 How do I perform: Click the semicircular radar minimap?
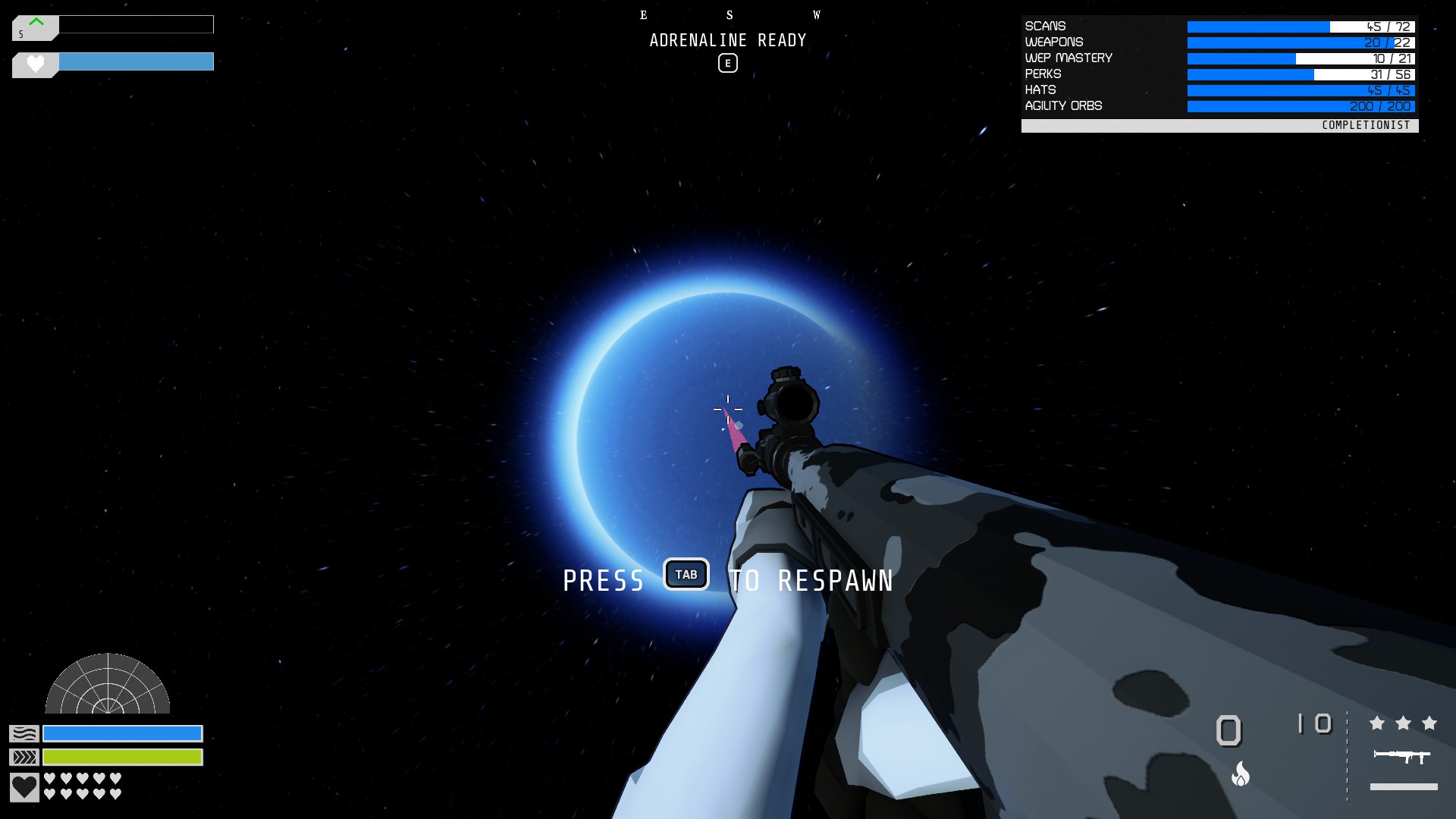point(108,685)
